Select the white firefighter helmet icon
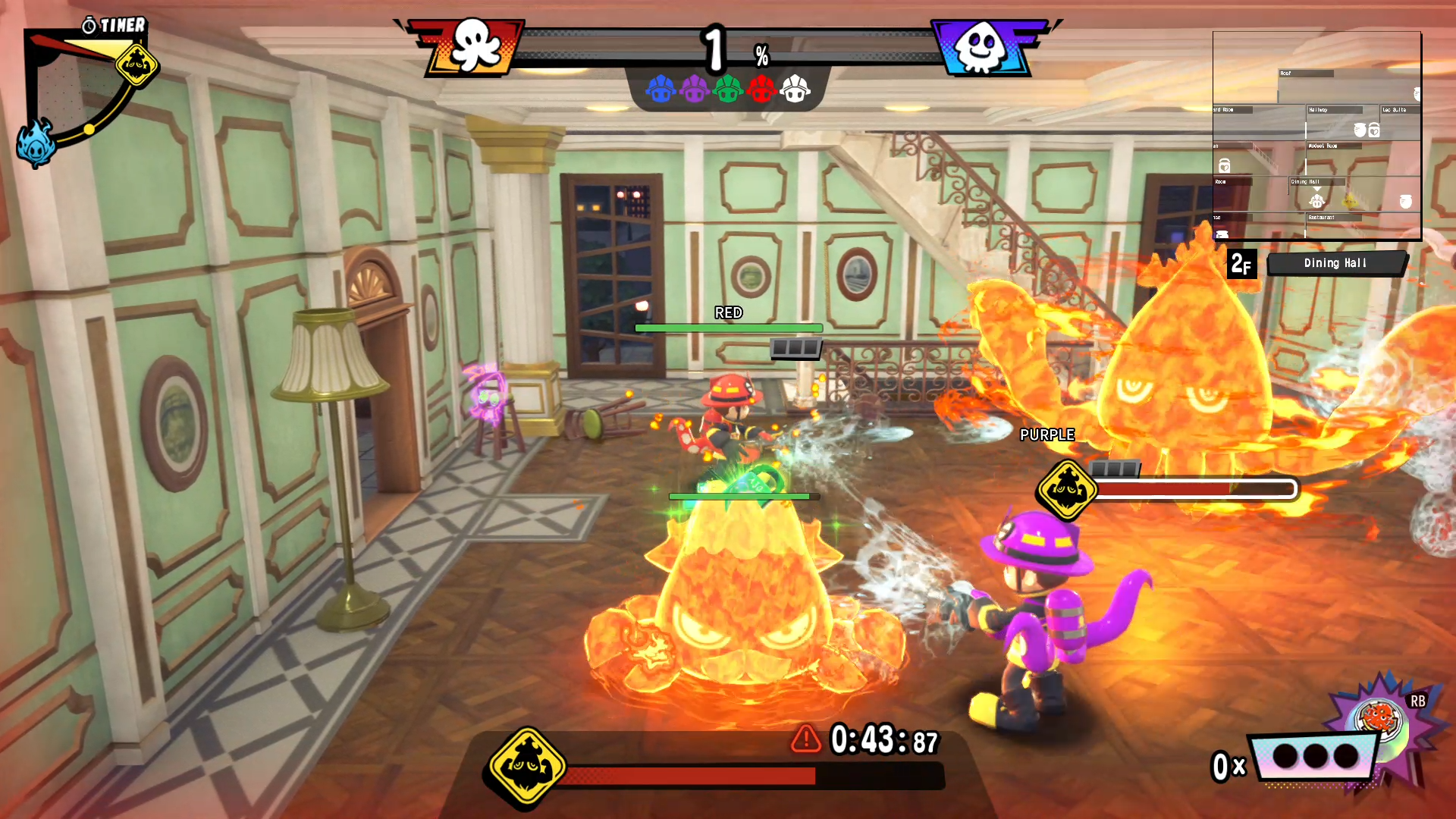Screen dimensions: 1456x819 [x=795, y=89]
